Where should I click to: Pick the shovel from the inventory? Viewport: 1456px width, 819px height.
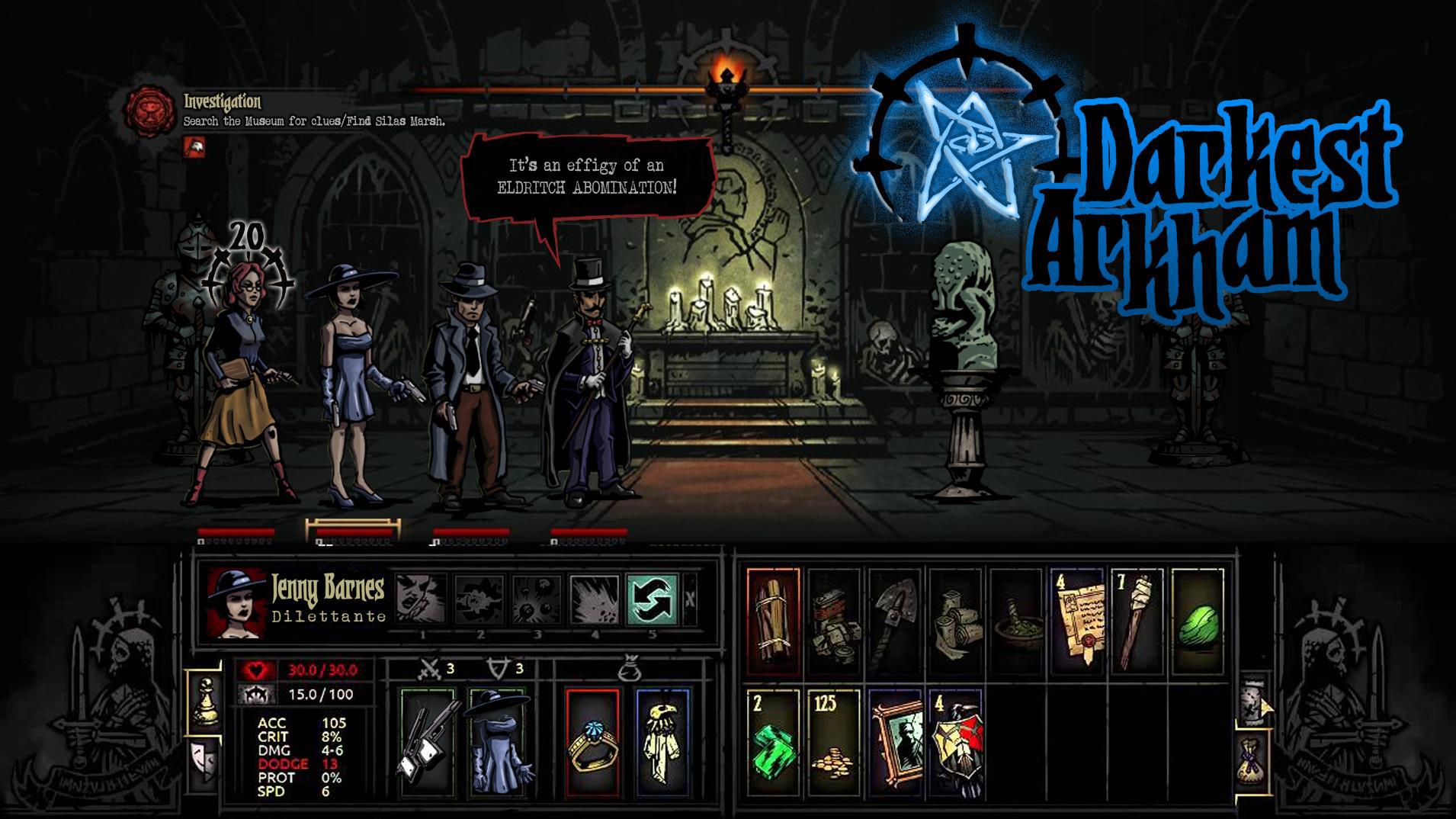pyautogui.click(x=894, y=621)
